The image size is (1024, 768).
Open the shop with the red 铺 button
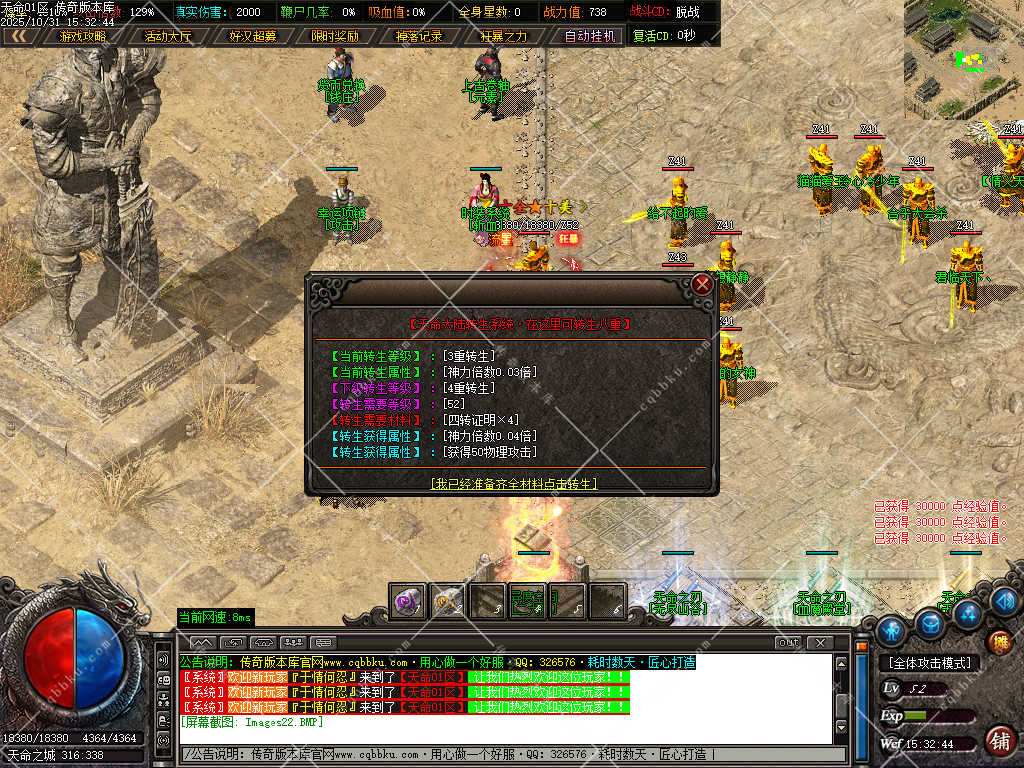(998, 741)
